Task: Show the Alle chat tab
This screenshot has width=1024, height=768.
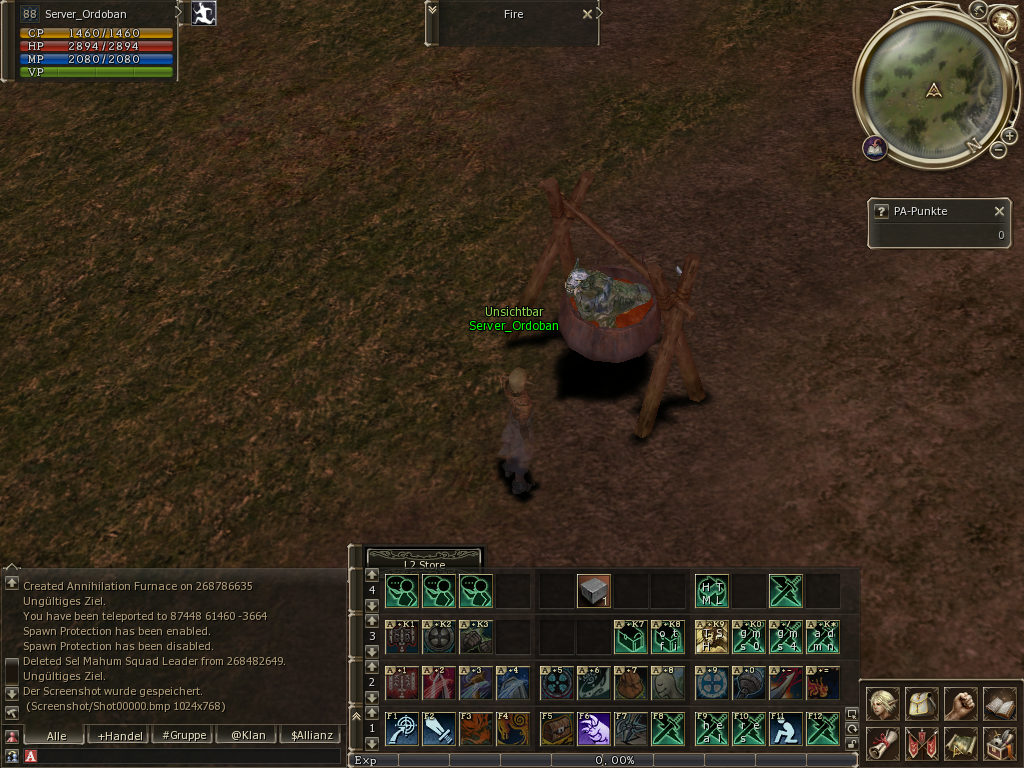Action: tap(56, 735)
